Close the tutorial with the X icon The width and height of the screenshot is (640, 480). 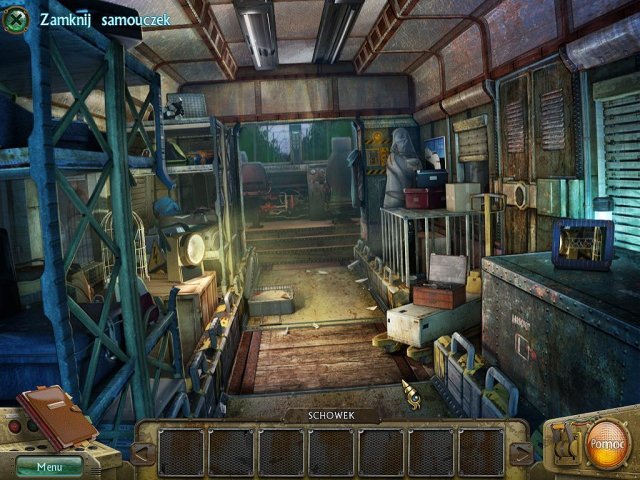15,18
